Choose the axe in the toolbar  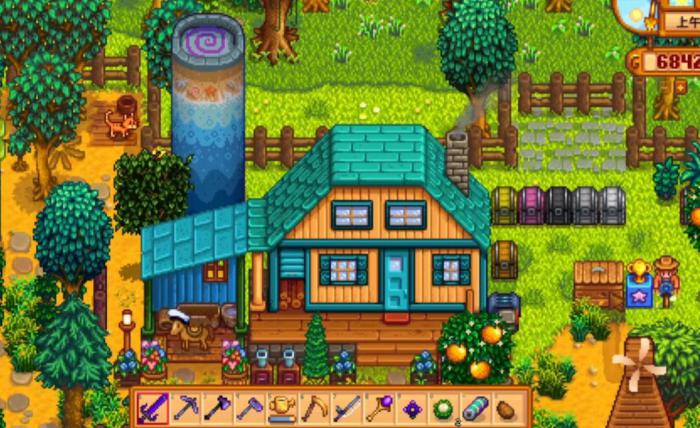[218, 407]
